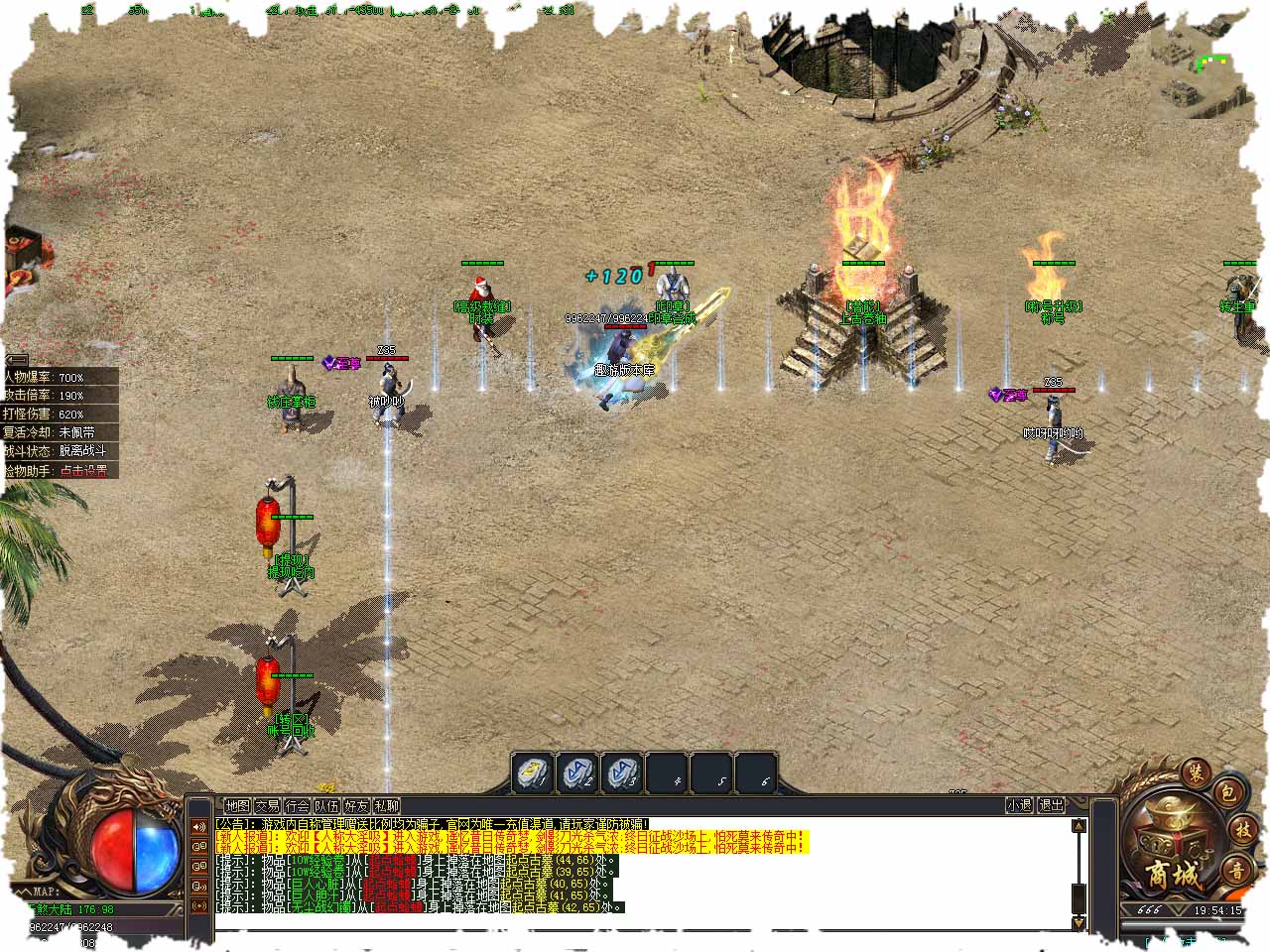
Task: Open the 包 bag inventory
Action: (x=1226, y=791)
